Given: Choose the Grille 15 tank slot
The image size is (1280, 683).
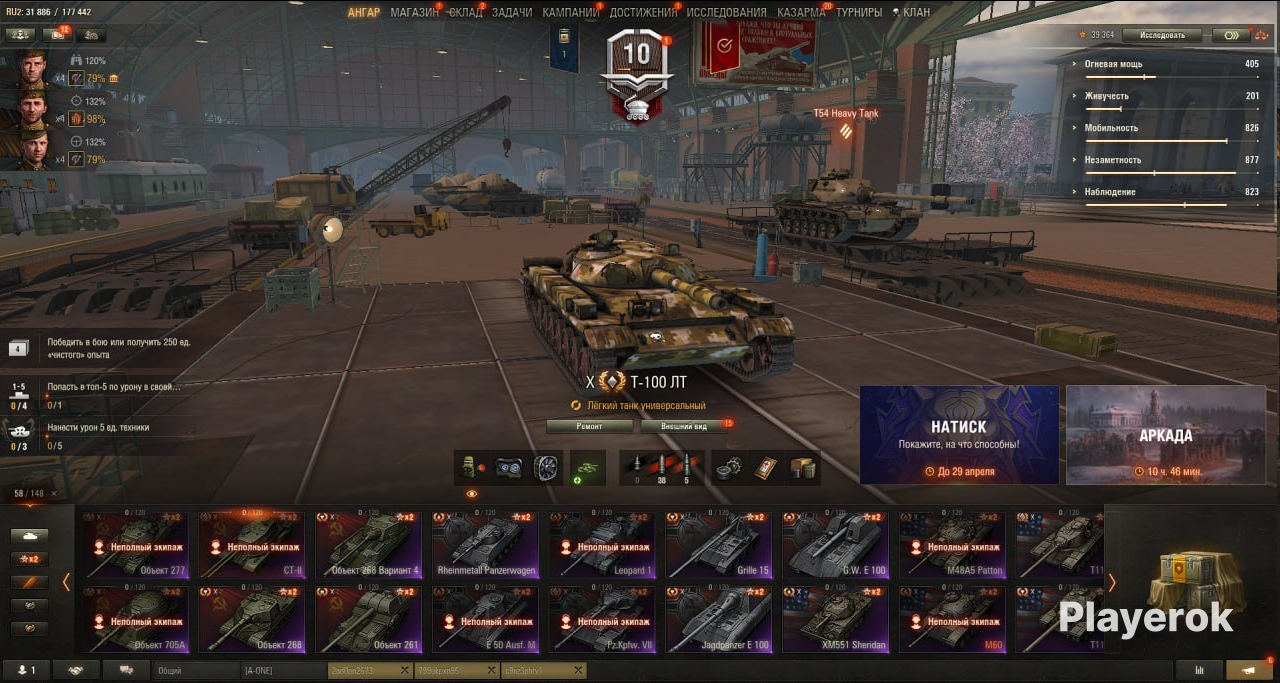Looking at the screenshot, I should [x=719, y=545].
